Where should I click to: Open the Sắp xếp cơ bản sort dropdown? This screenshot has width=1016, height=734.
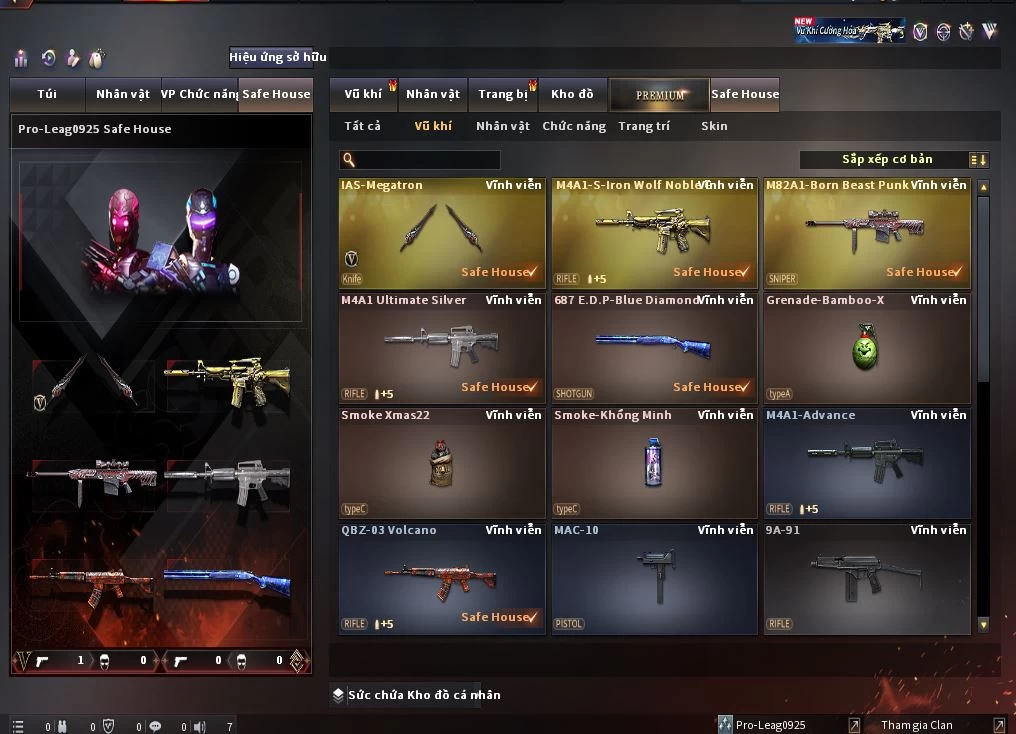coord(894,160)
